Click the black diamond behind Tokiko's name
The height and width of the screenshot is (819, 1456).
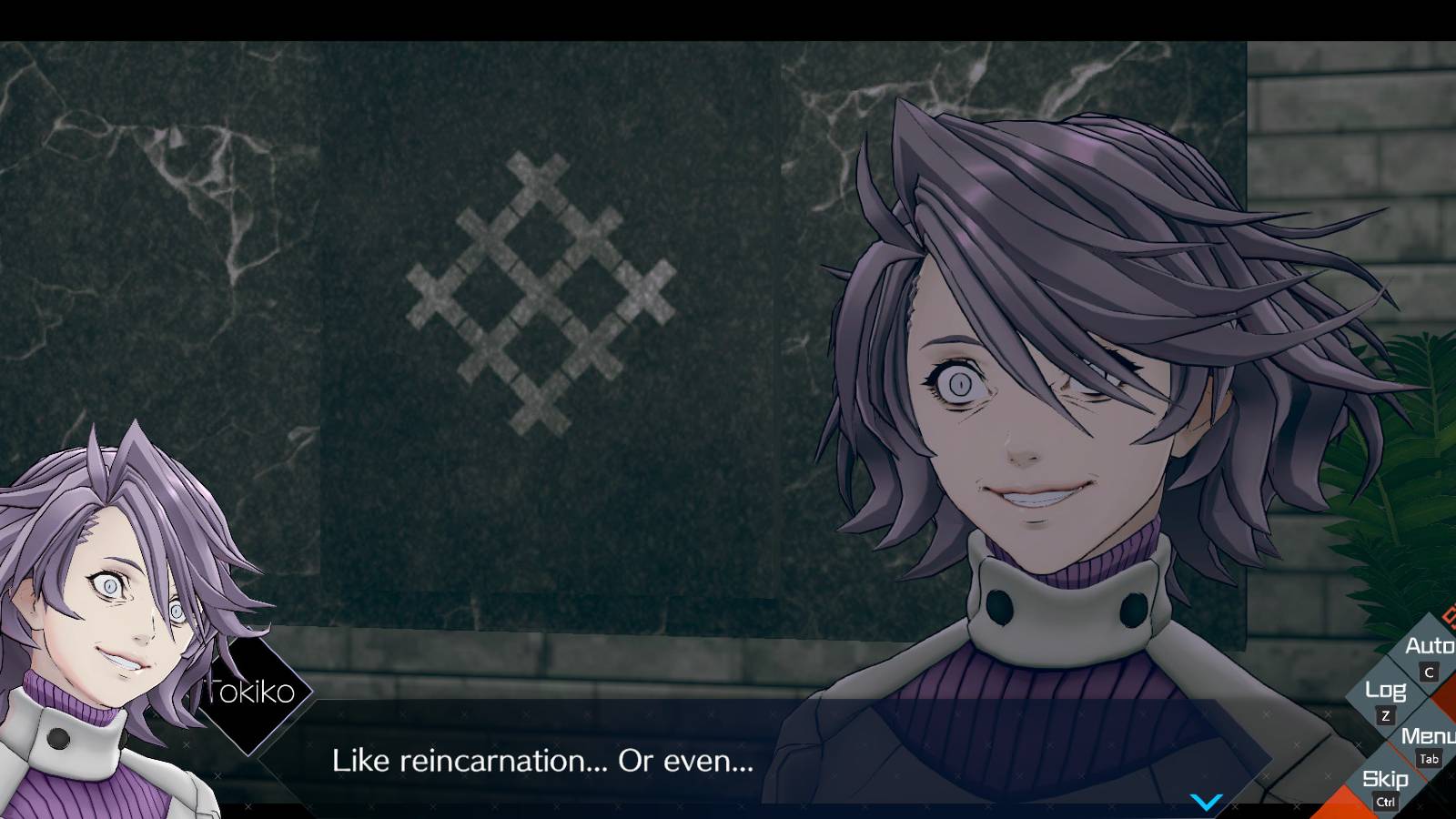253,694
